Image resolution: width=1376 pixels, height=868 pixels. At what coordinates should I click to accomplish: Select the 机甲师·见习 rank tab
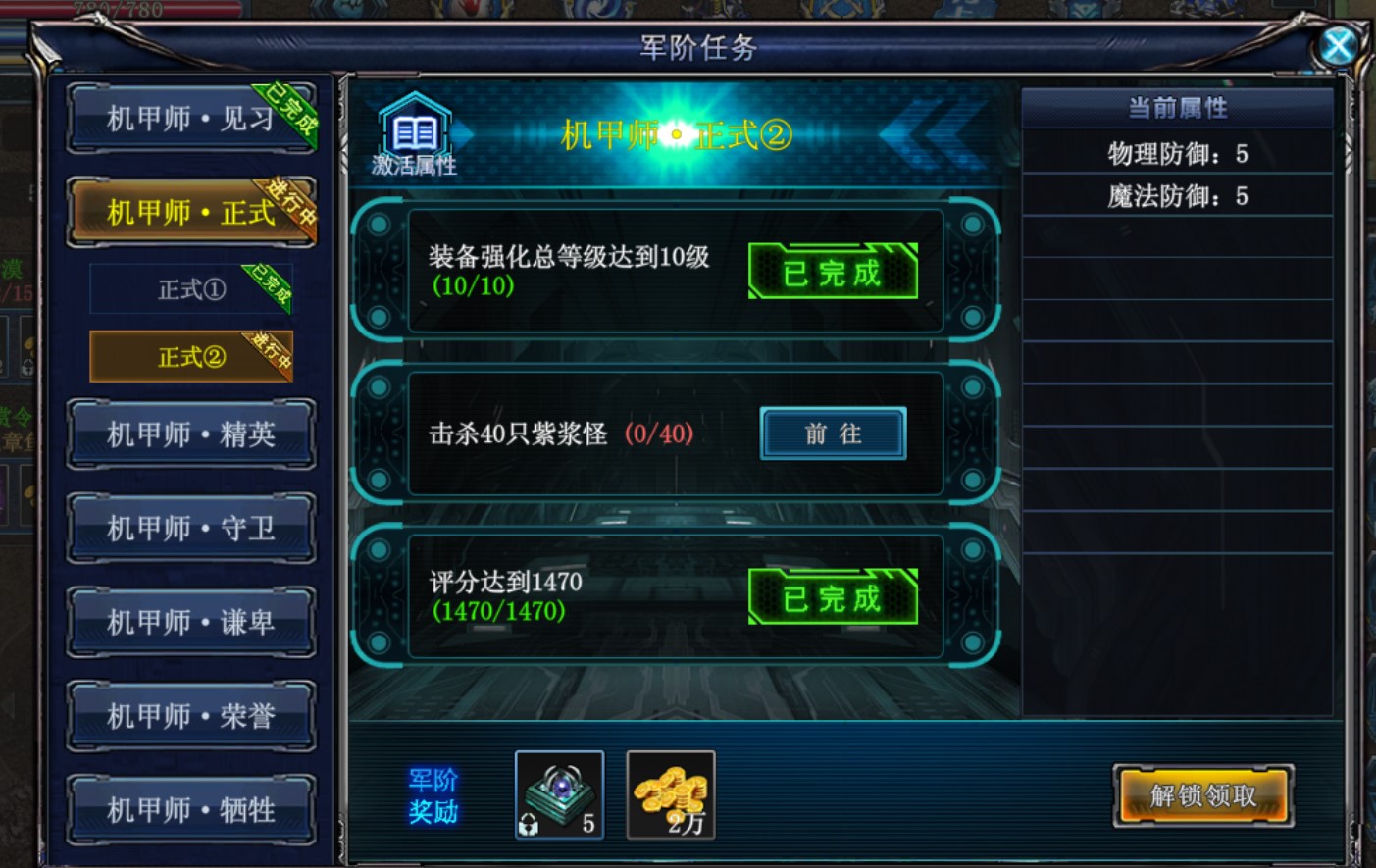[x=191, y=119]
